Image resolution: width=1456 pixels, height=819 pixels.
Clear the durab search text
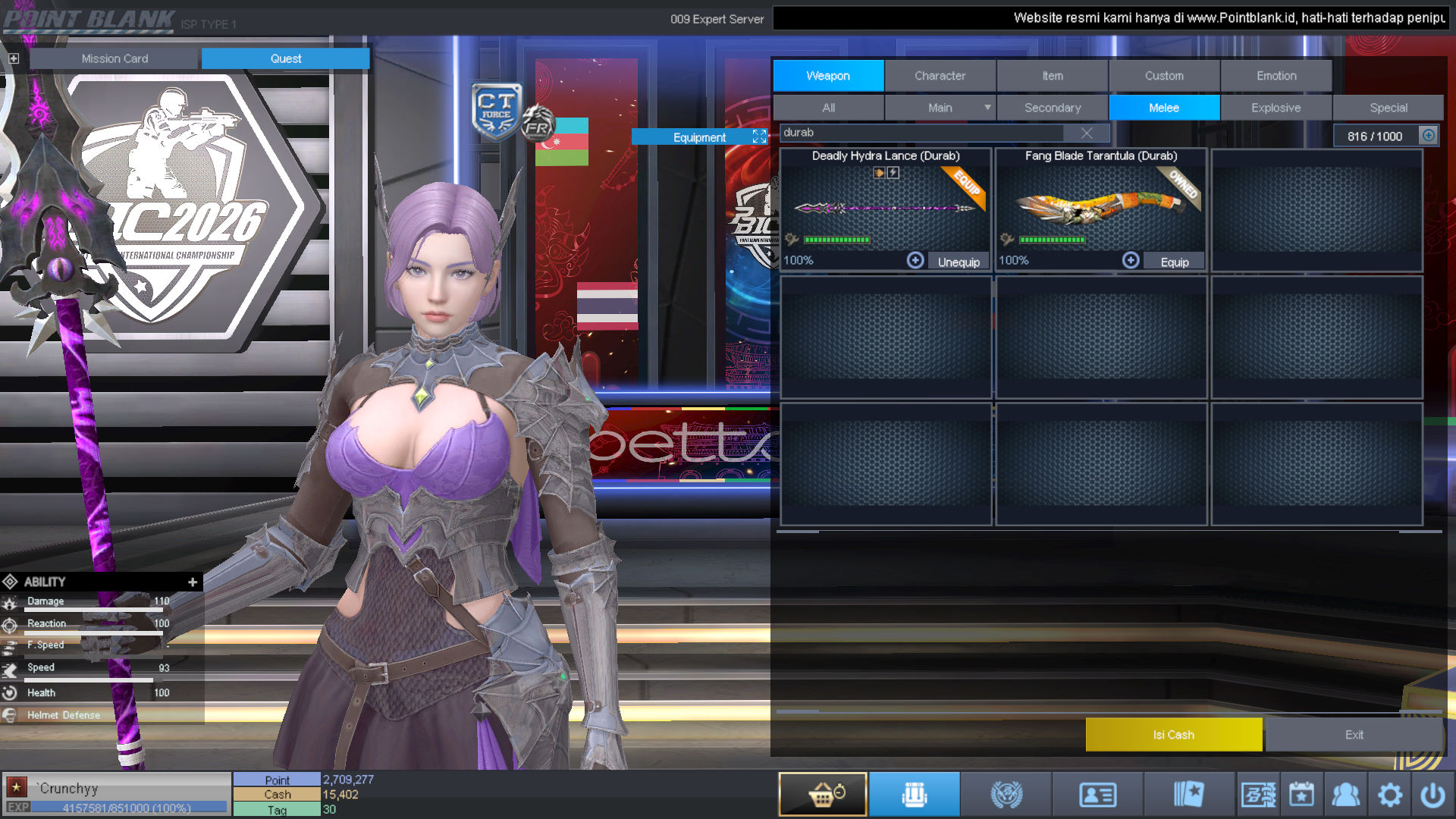point(1086,133)
